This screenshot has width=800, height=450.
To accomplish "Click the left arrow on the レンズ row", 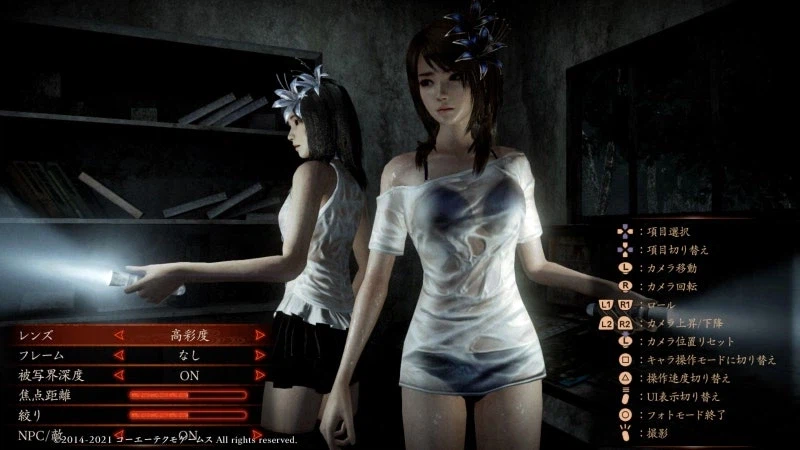I will pyautogui.click(x=119, y=335).
